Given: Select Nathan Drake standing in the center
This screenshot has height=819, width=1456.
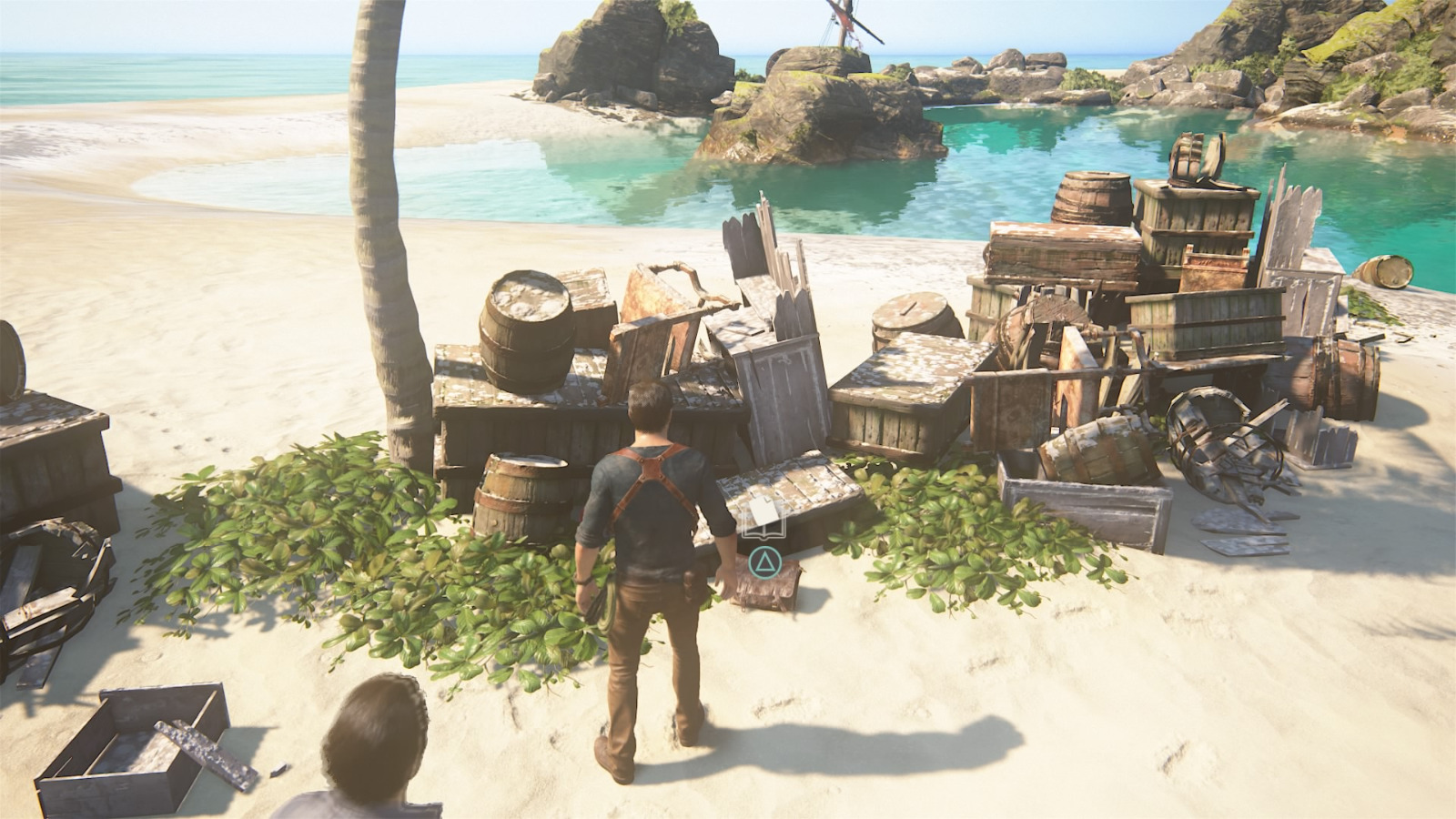Looking at the screenshot, I should click(x=646, y=564).
